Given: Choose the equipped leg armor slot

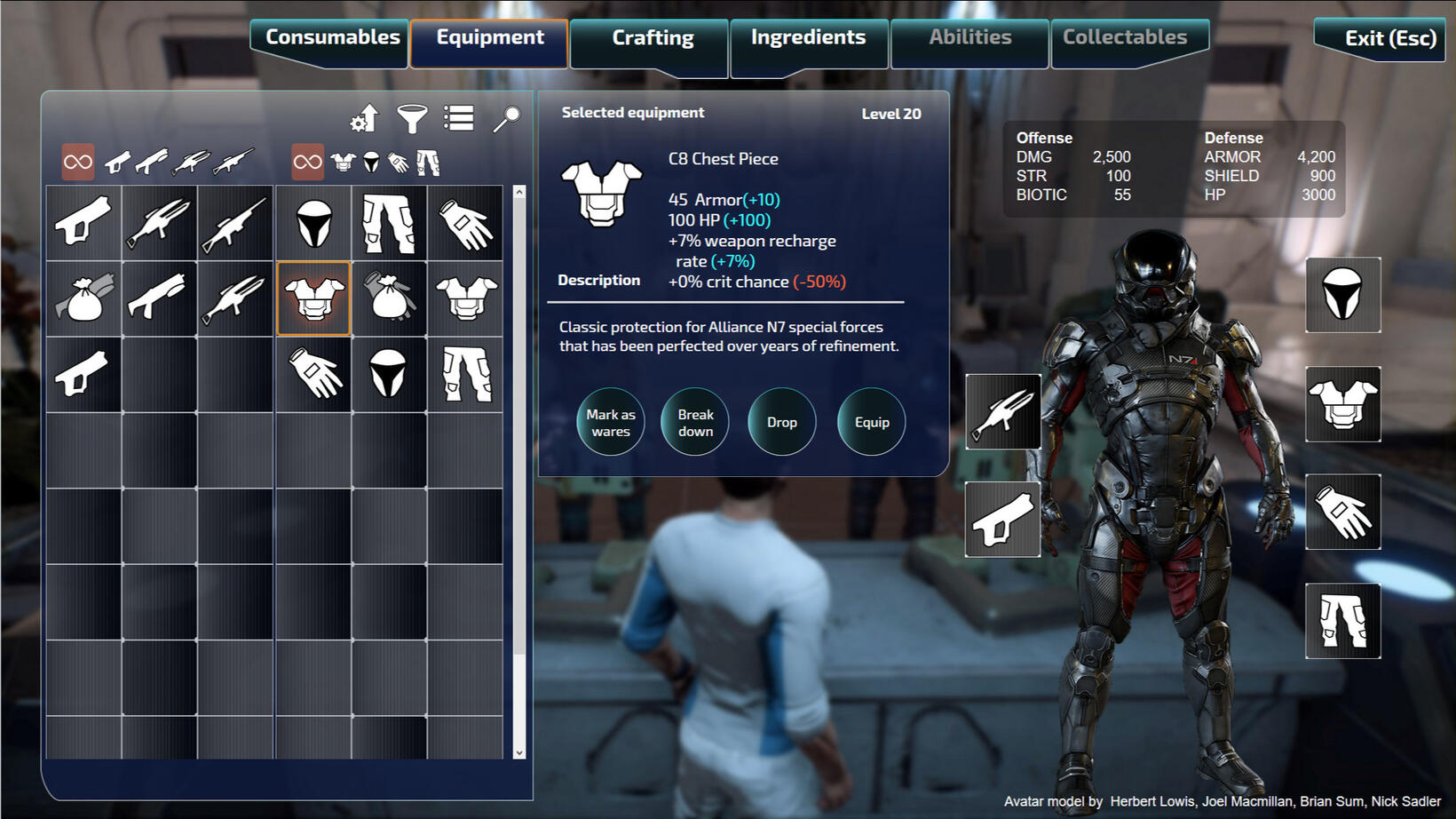Looking at the screenshot, I should pos(1342,621).
